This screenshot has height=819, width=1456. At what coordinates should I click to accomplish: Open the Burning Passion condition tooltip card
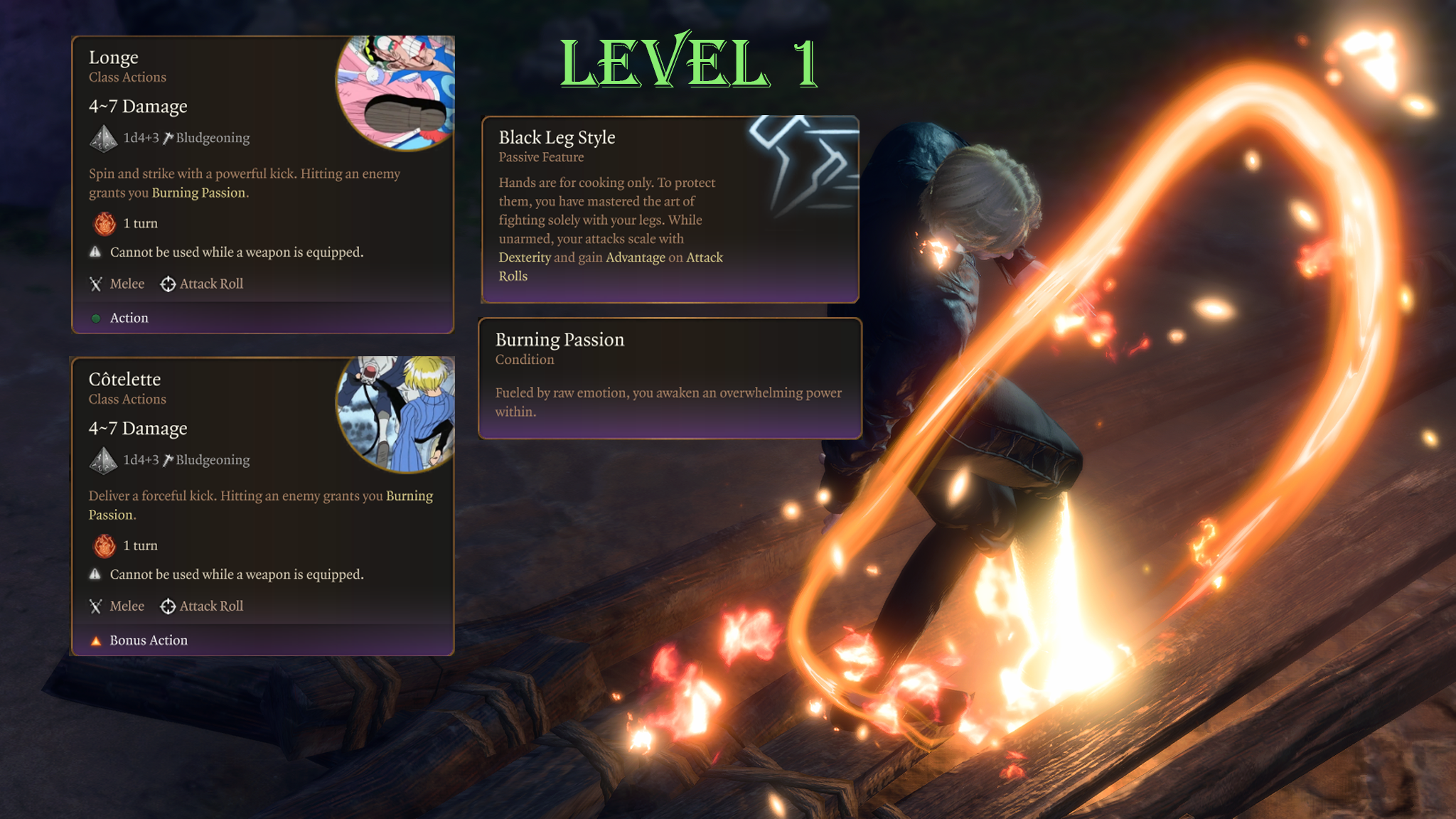click(670, 378)
